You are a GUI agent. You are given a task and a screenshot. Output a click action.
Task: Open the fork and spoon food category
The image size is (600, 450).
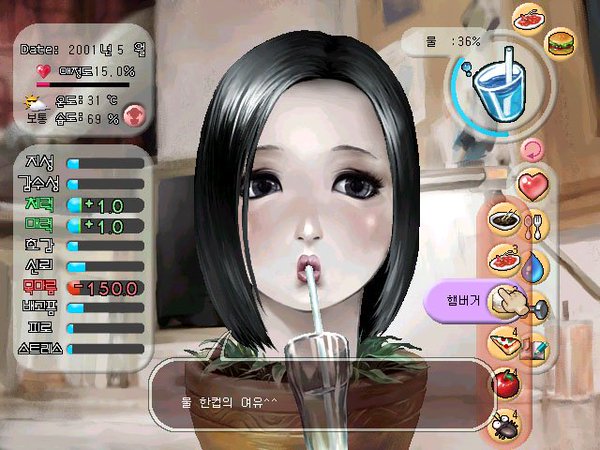pos(535,226)
